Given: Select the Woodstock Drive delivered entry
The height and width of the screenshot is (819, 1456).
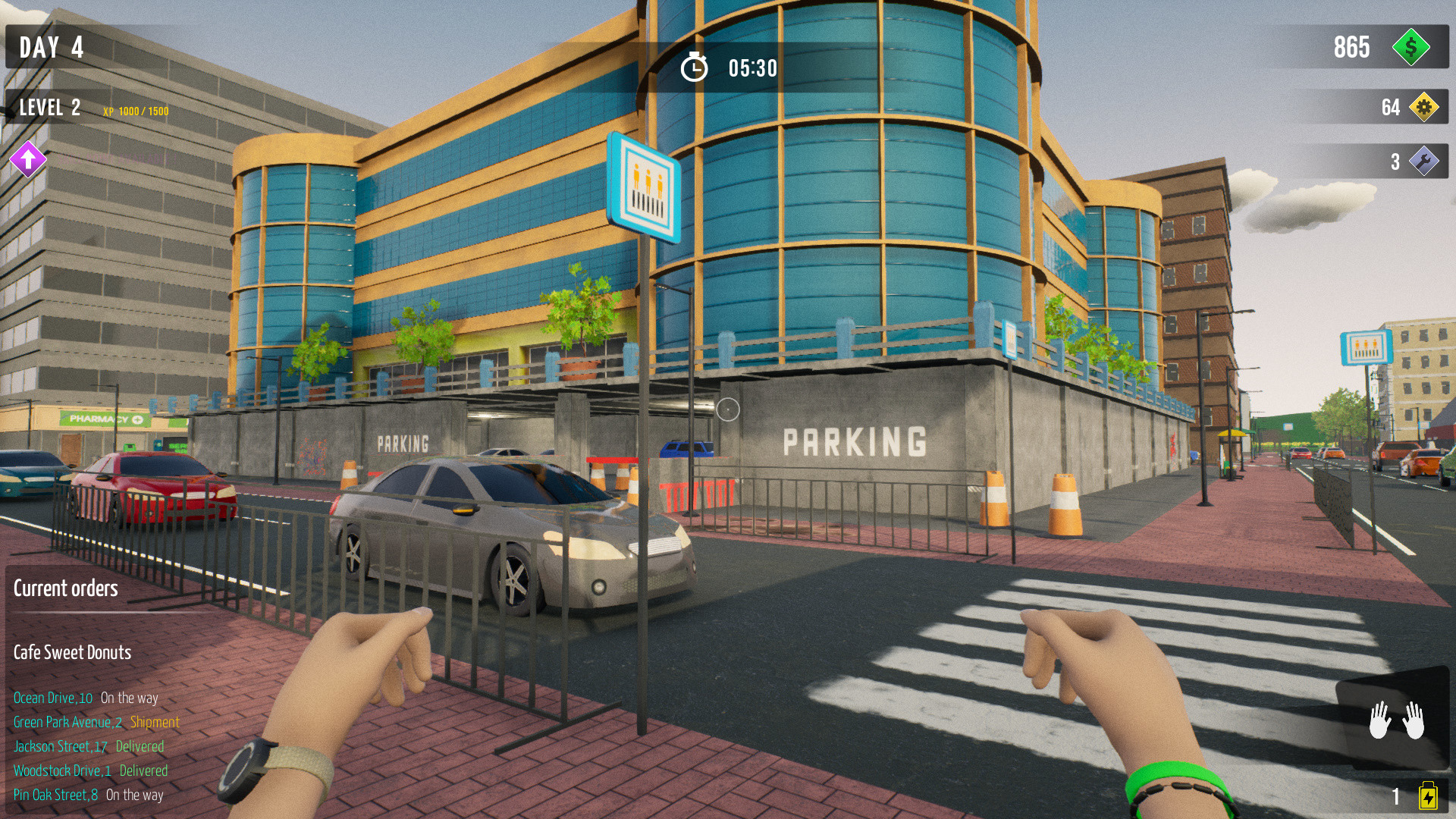Looking at the screenshot, I should (90, 770).
